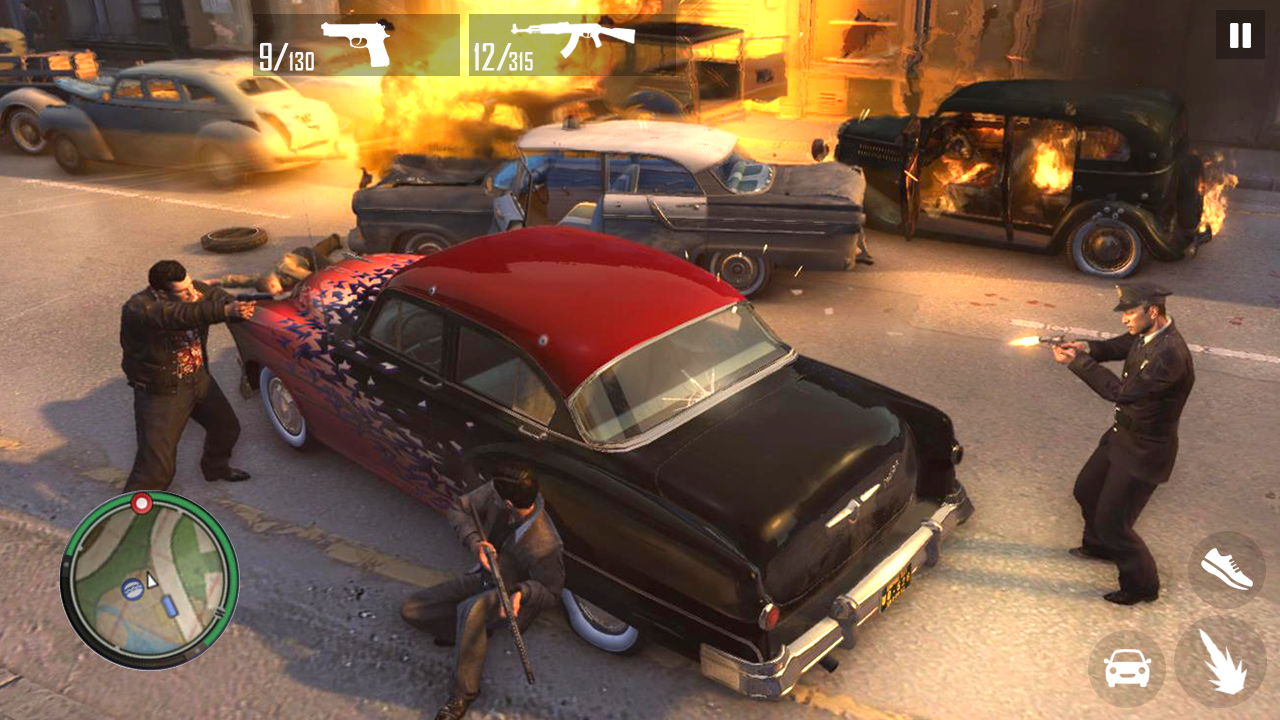This screenshot has height=720, width=1280.
Task: Fire using the muzzle flash shoot button
Action: pos(1221,661)
